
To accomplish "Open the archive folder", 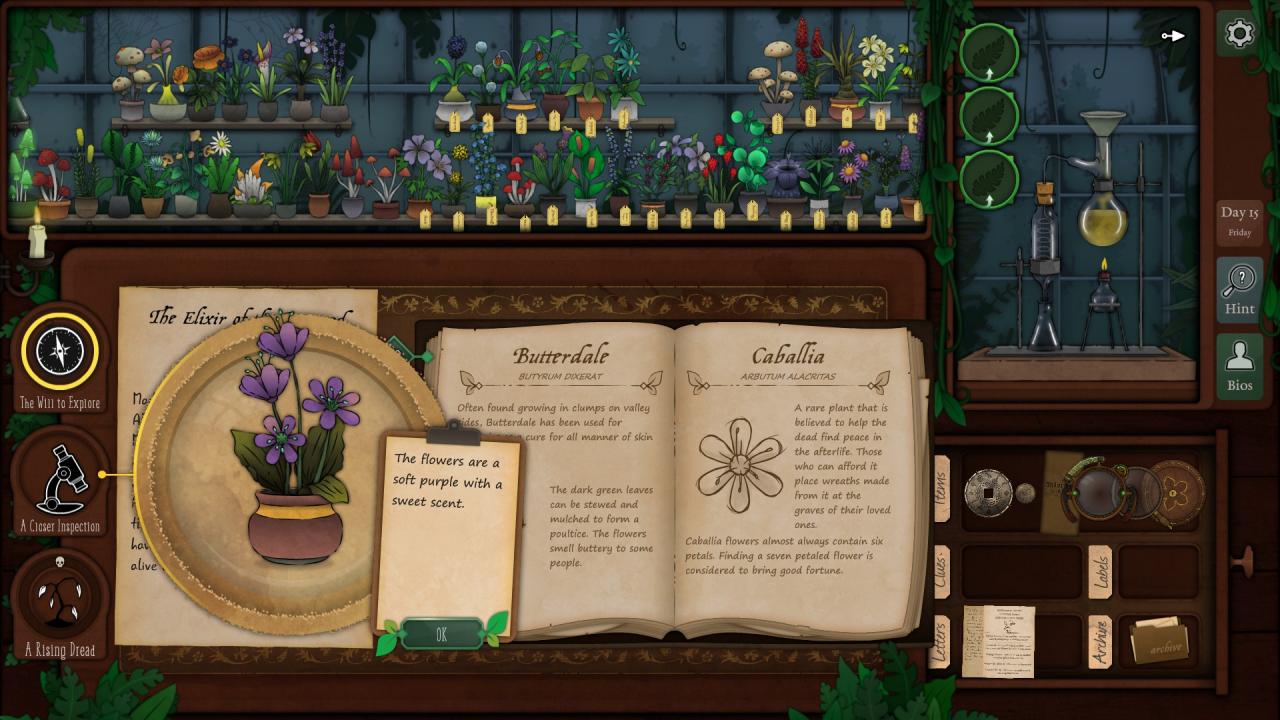I will point(1158,641).
